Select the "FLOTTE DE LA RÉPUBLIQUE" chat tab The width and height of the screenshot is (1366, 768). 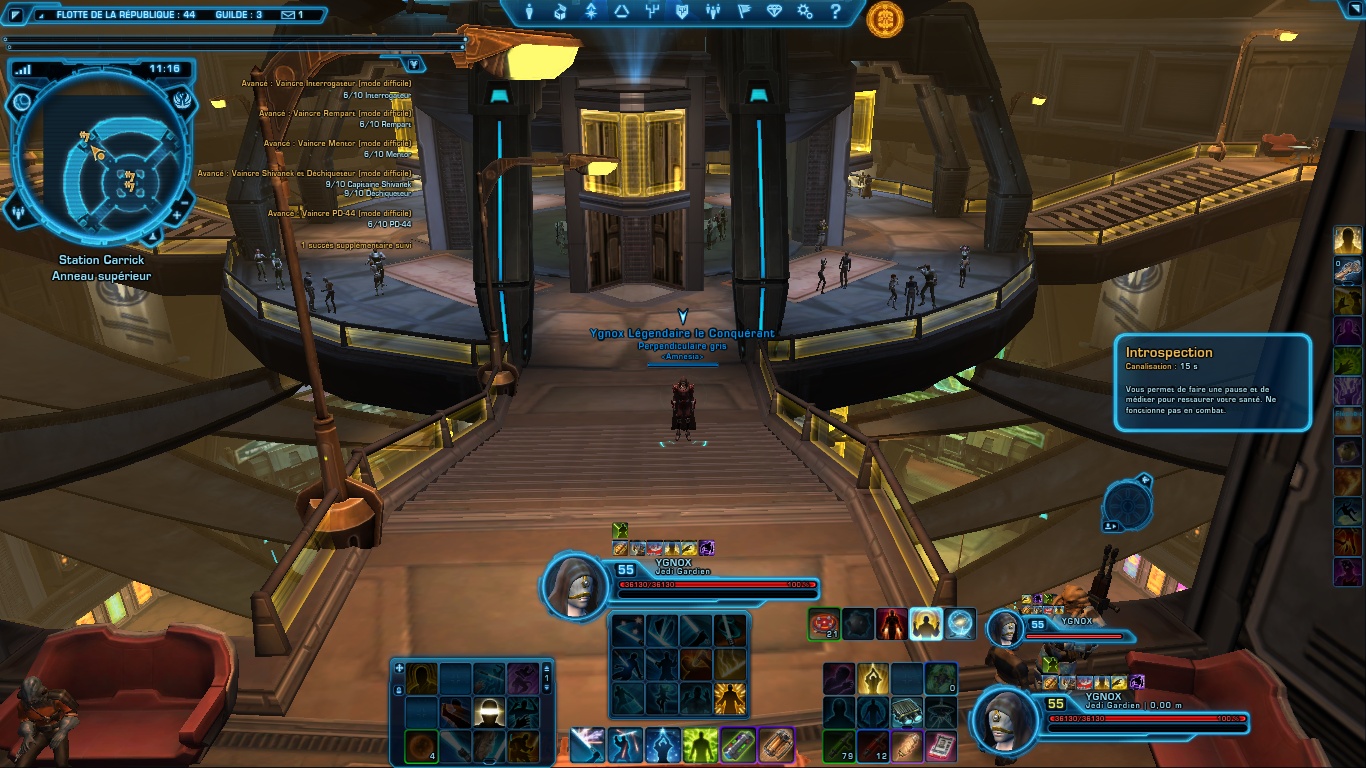click(x=125, y=15)
